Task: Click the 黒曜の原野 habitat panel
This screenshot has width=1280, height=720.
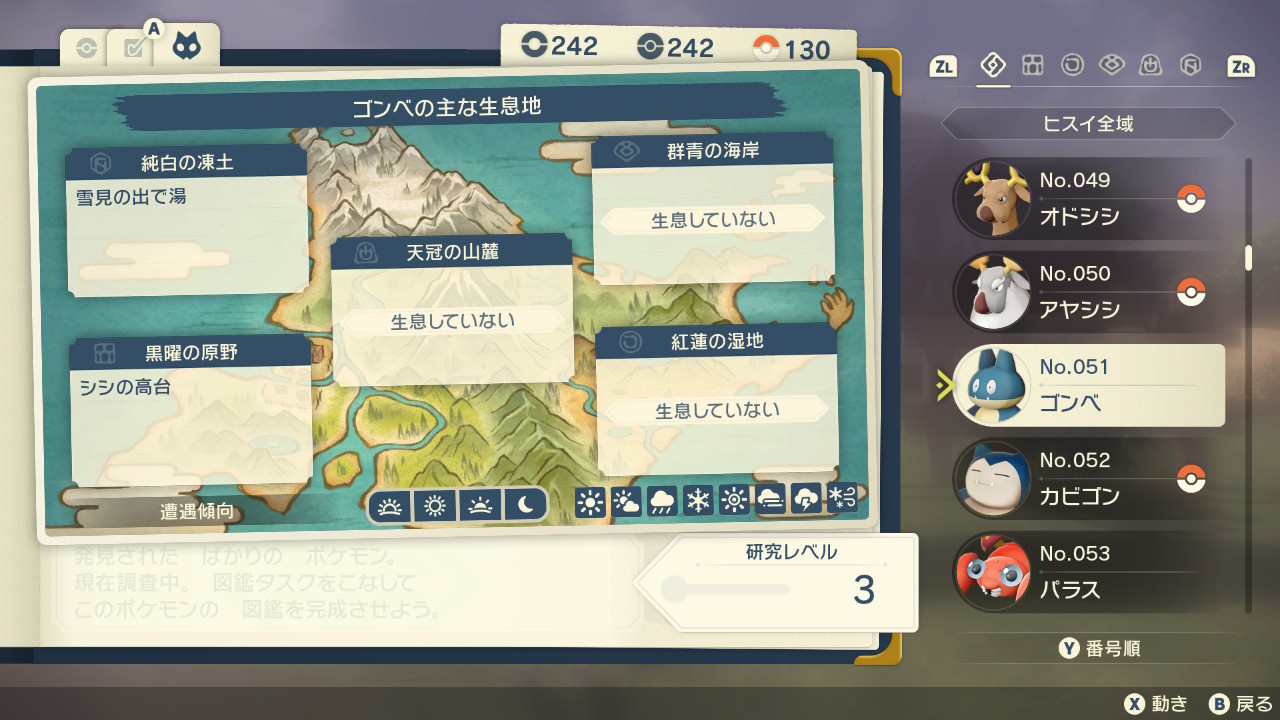Action: [x=190, y=410]
